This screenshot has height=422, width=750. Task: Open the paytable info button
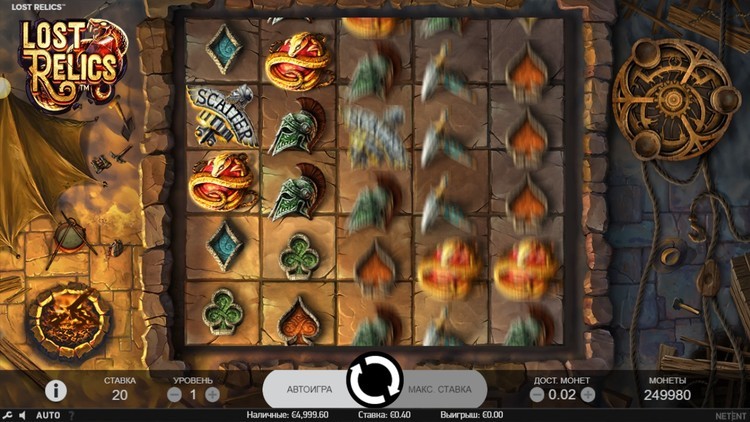[x=56, y=390]
